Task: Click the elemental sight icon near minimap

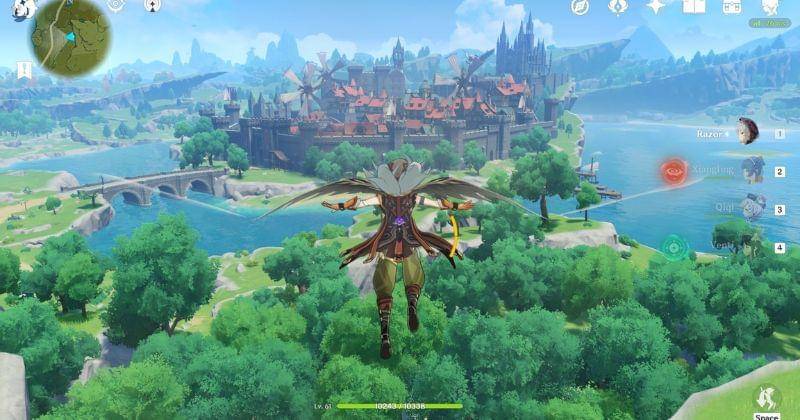Action: tap(152, 6)
